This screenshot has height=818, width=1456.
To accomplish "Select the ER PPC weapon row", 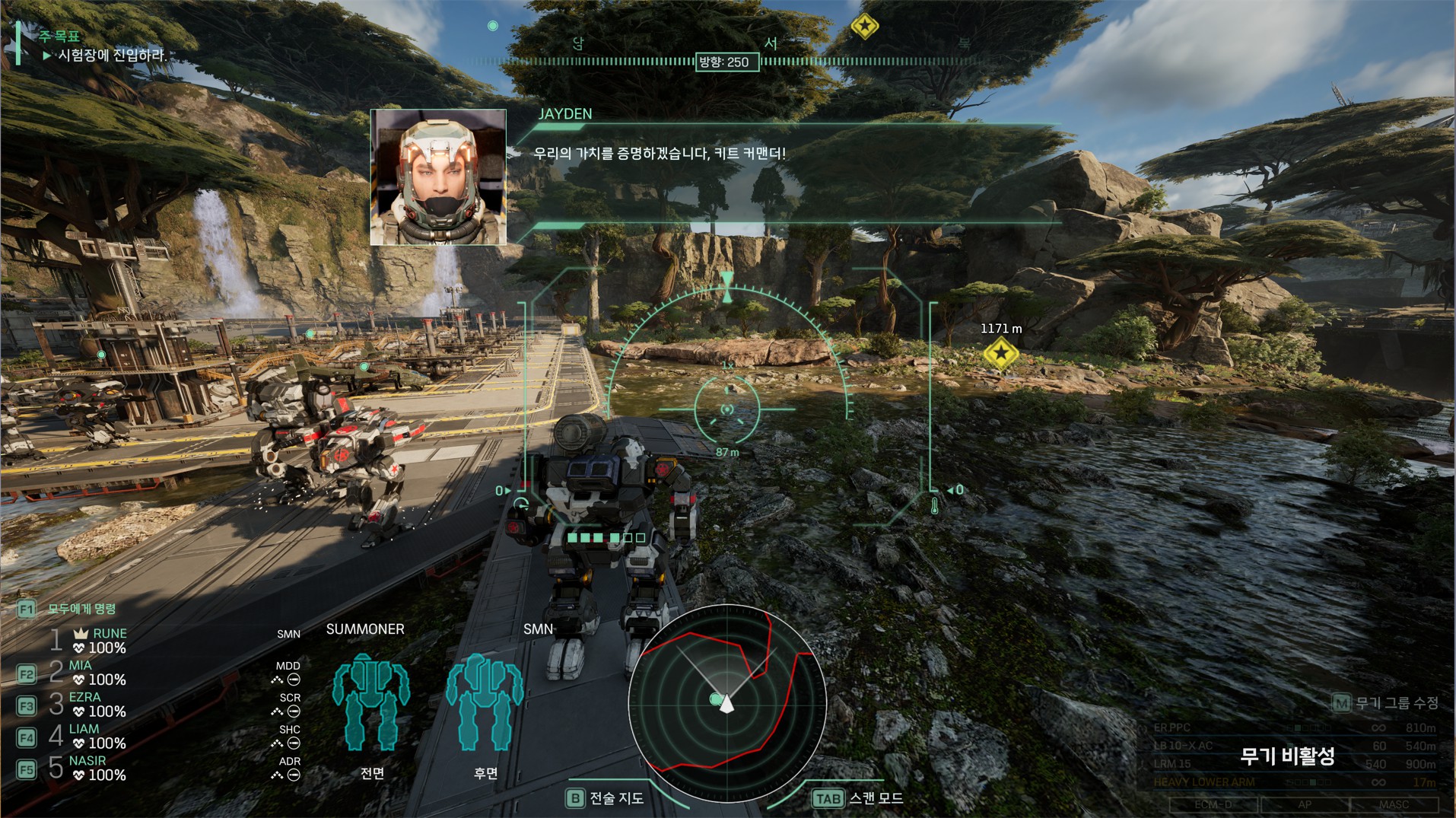I will (x=1293, y=728).
